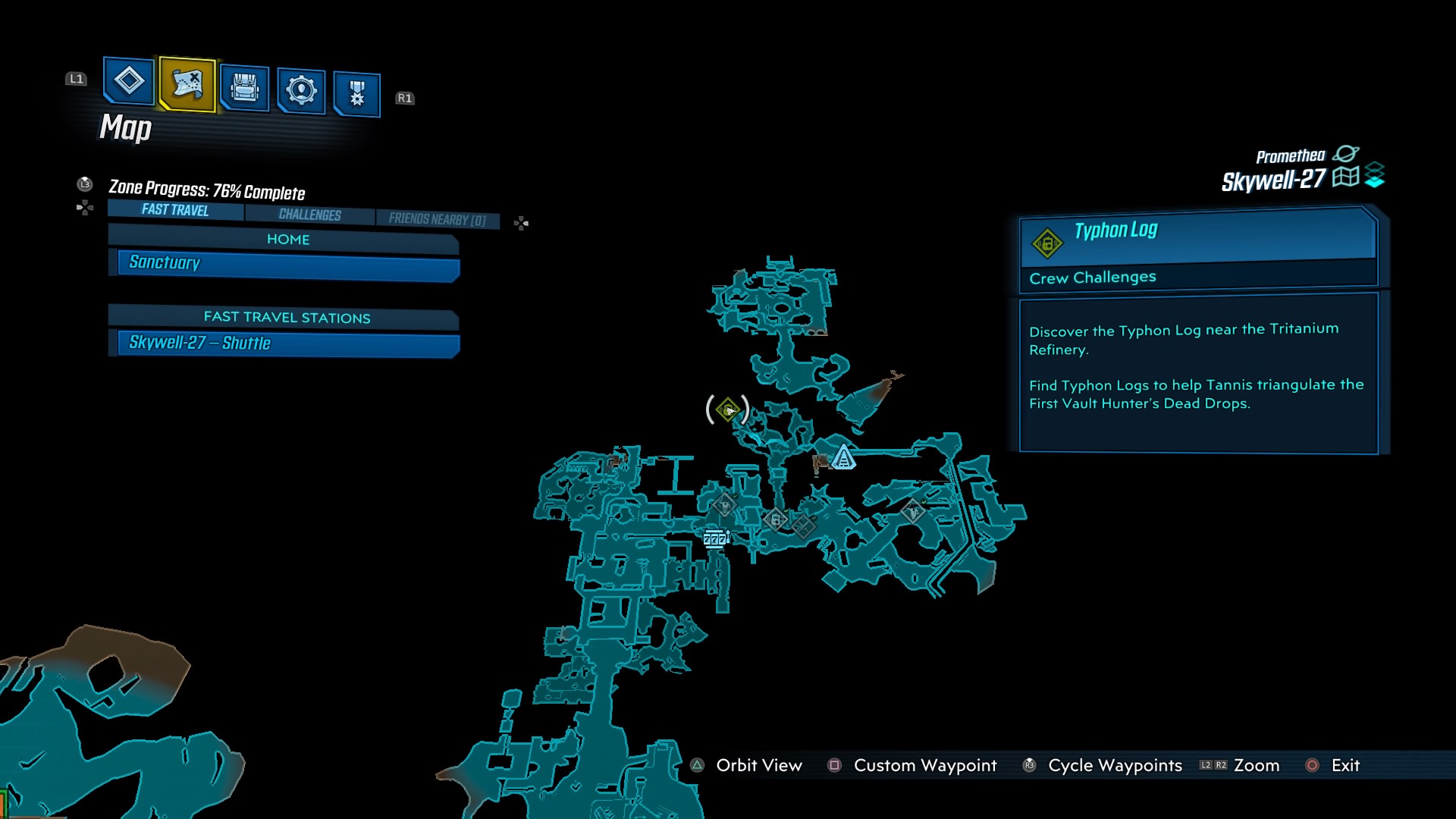1456x819 pixels.
Task: Select the highlighted Map scroll icon
Action: [x=186, y=86]
